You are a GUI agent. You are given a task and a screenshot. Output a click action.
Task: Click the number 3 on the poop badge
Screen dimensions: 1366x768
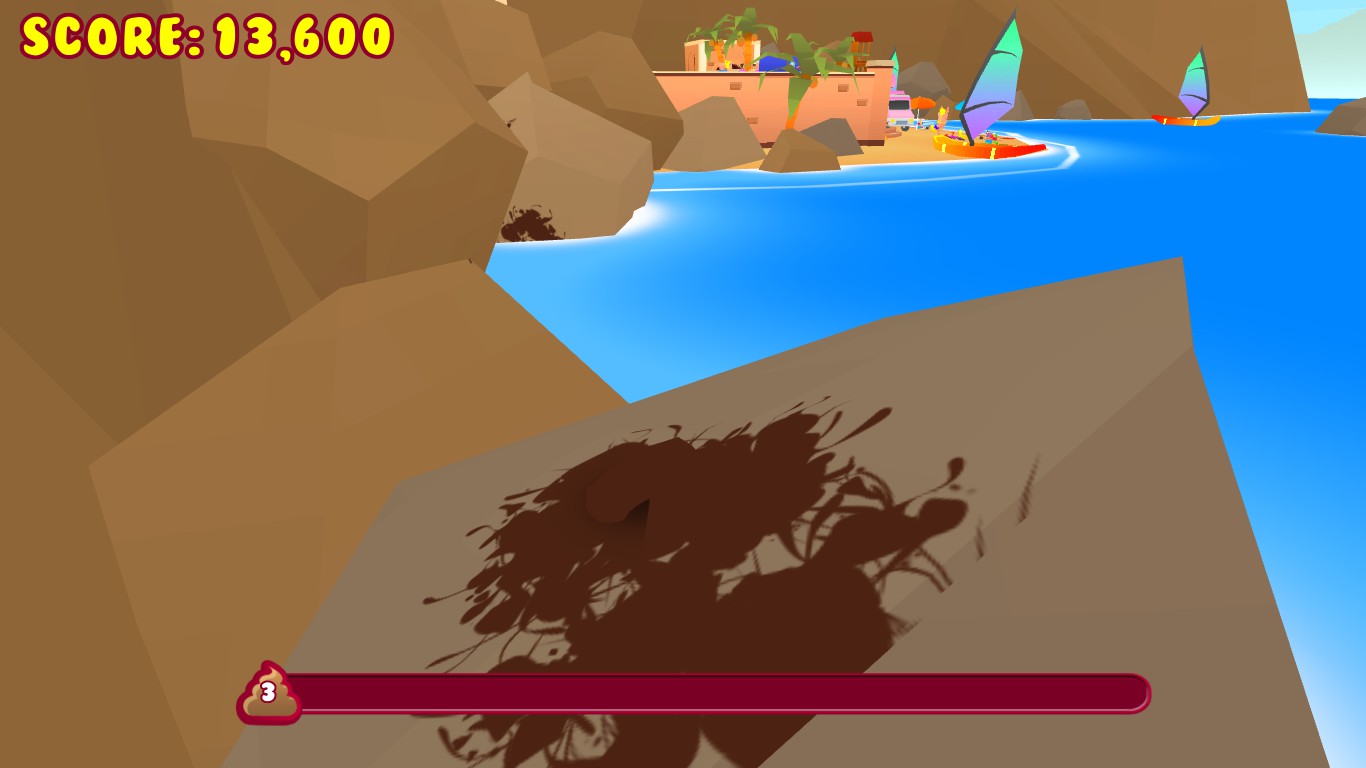coord(267,692)
